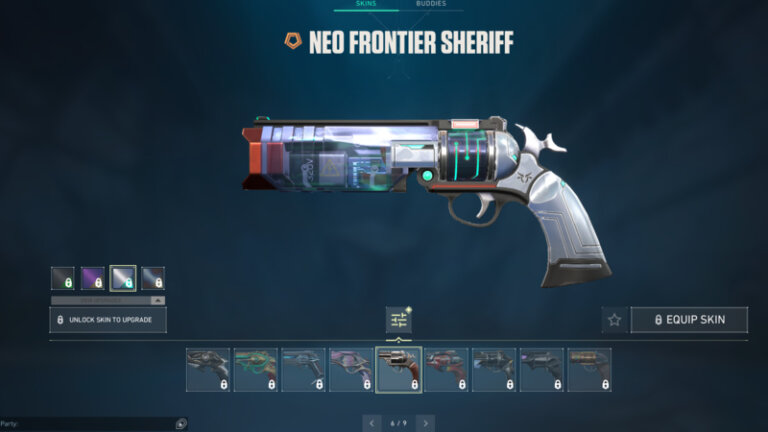
Task: Mark skin as favorite with star button
Action: [614, 320]
